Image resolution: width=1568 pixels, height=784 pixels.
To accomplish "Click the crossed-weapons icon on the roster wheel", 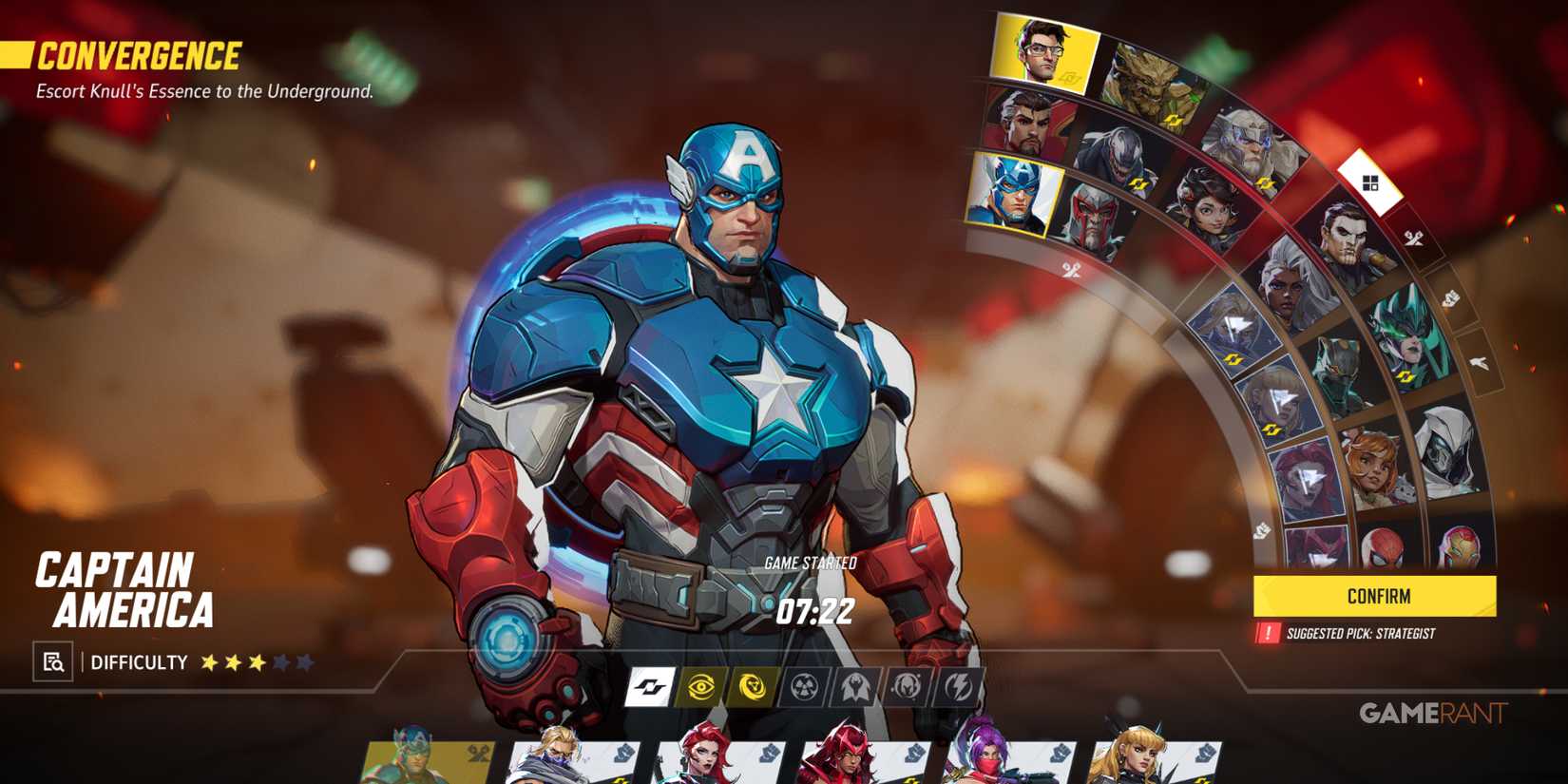I will coord(1072,269).
